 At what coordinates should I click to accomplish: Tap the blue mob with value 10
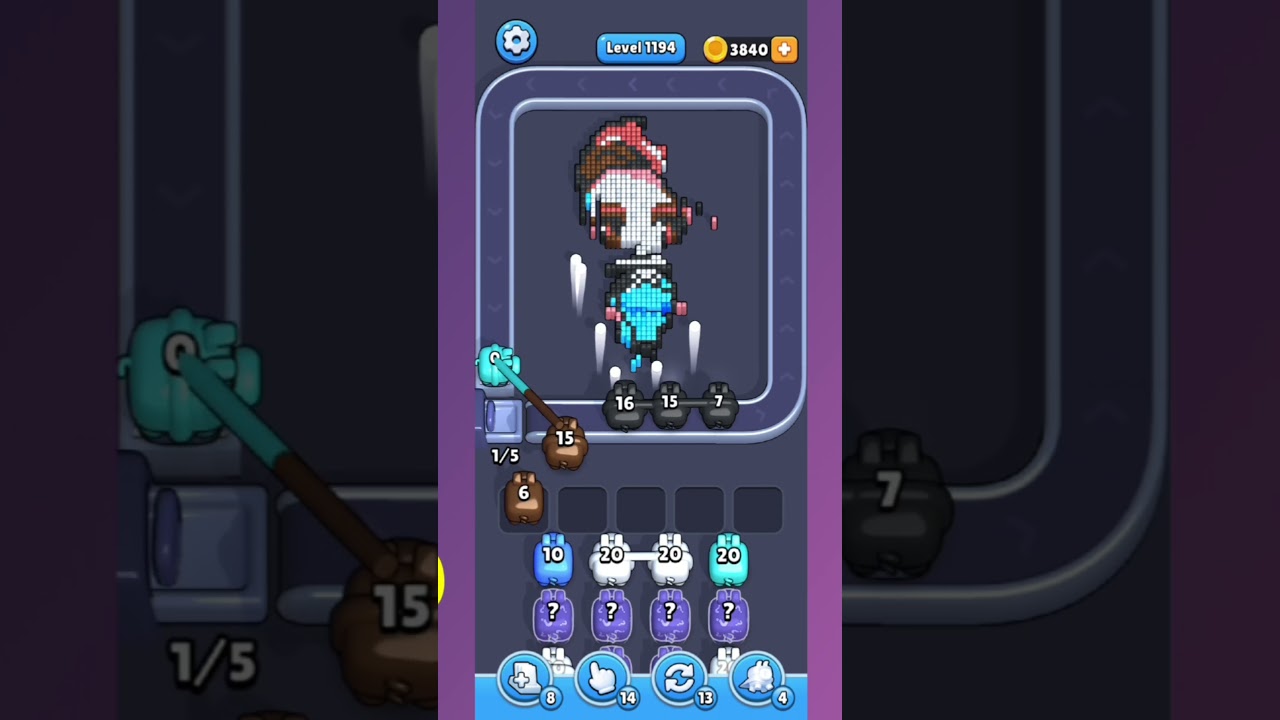point(551,557)
